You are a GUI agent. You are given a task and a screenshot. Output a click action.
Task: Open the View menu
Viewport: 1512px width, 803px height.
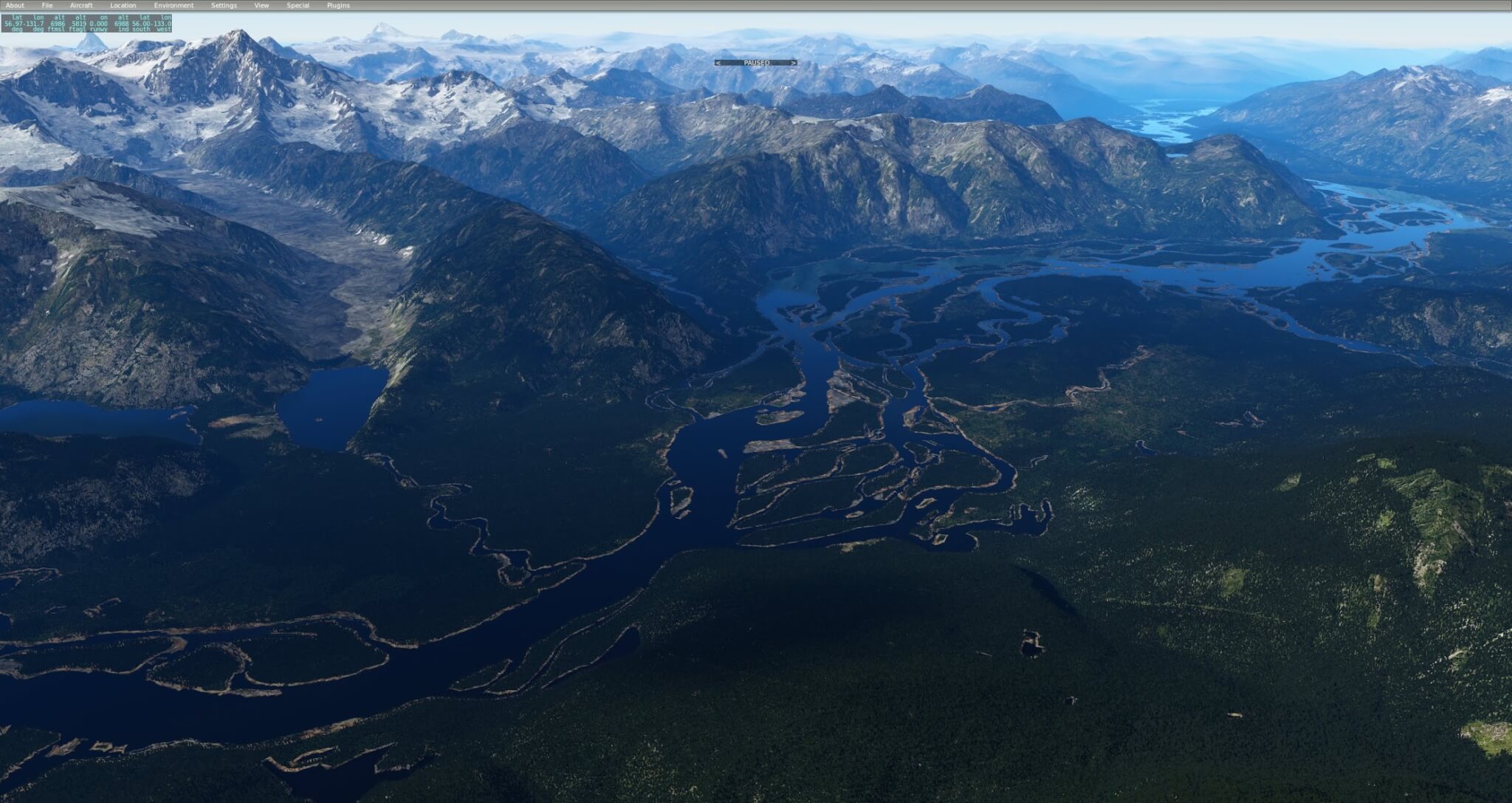click(261, 4)
